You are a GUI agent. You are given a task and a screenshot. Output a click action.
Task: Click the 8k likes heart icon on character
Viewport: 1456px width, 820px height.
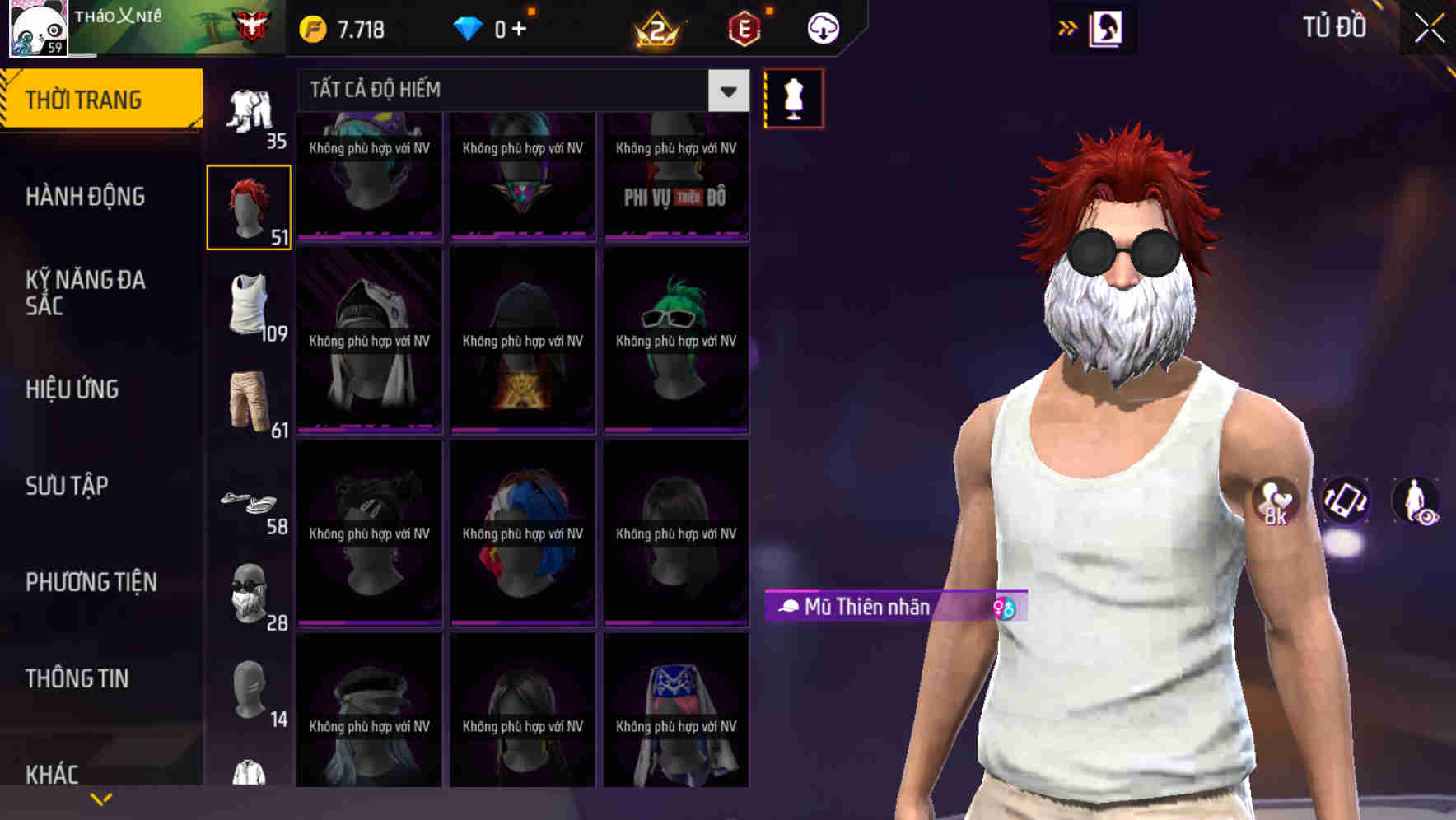(1274, 501)
